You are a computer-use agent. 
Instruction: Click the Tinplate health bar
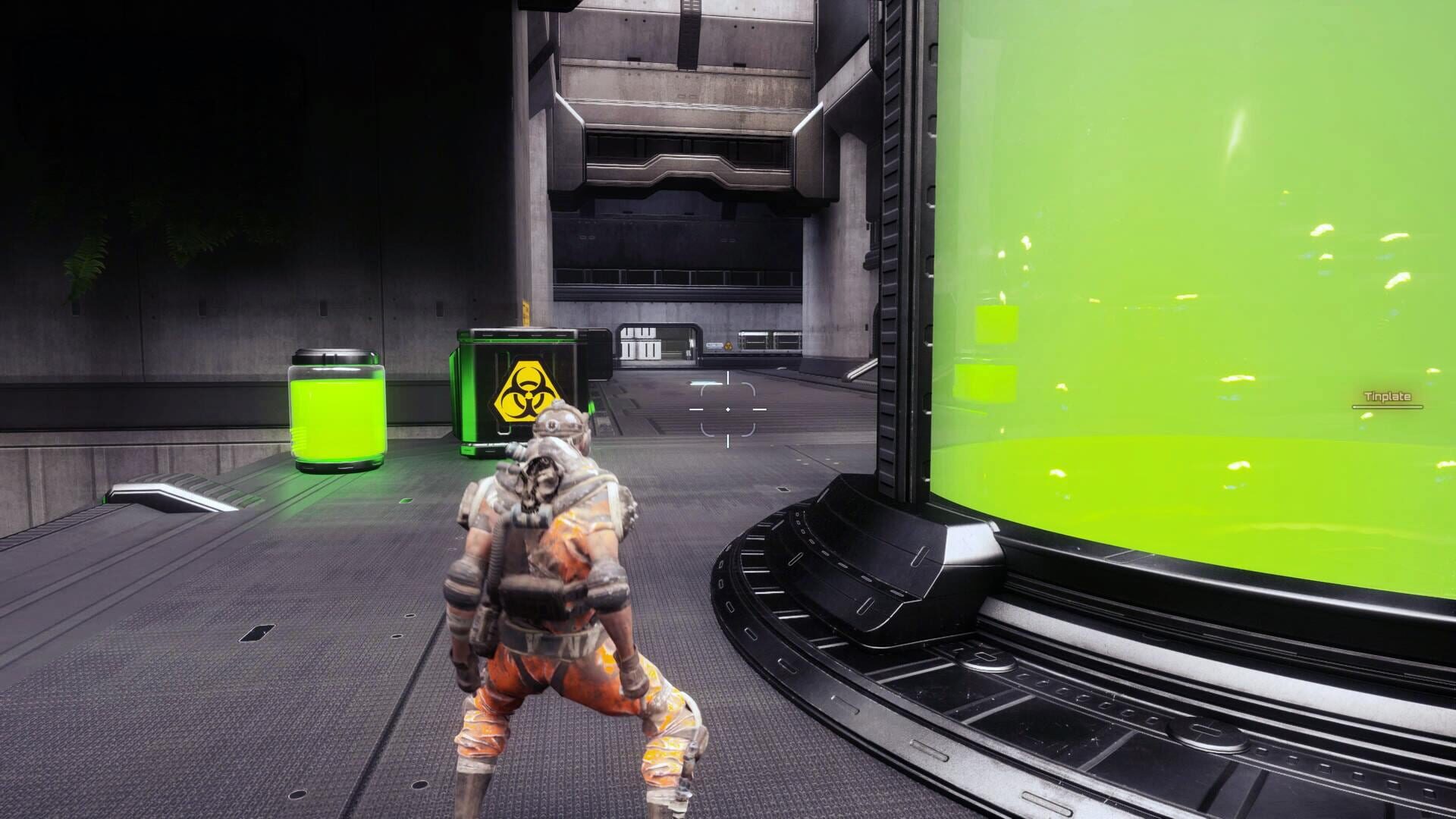(1388, 407)
